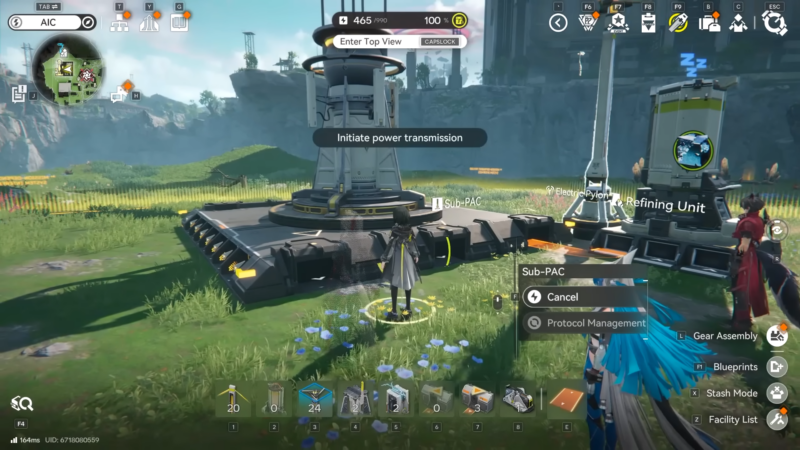The height and width of the screenshot is (450, 800).
Task: Select the hotbar slot holding 24 items
Action: pyautogui.click(x=316, y=400)
